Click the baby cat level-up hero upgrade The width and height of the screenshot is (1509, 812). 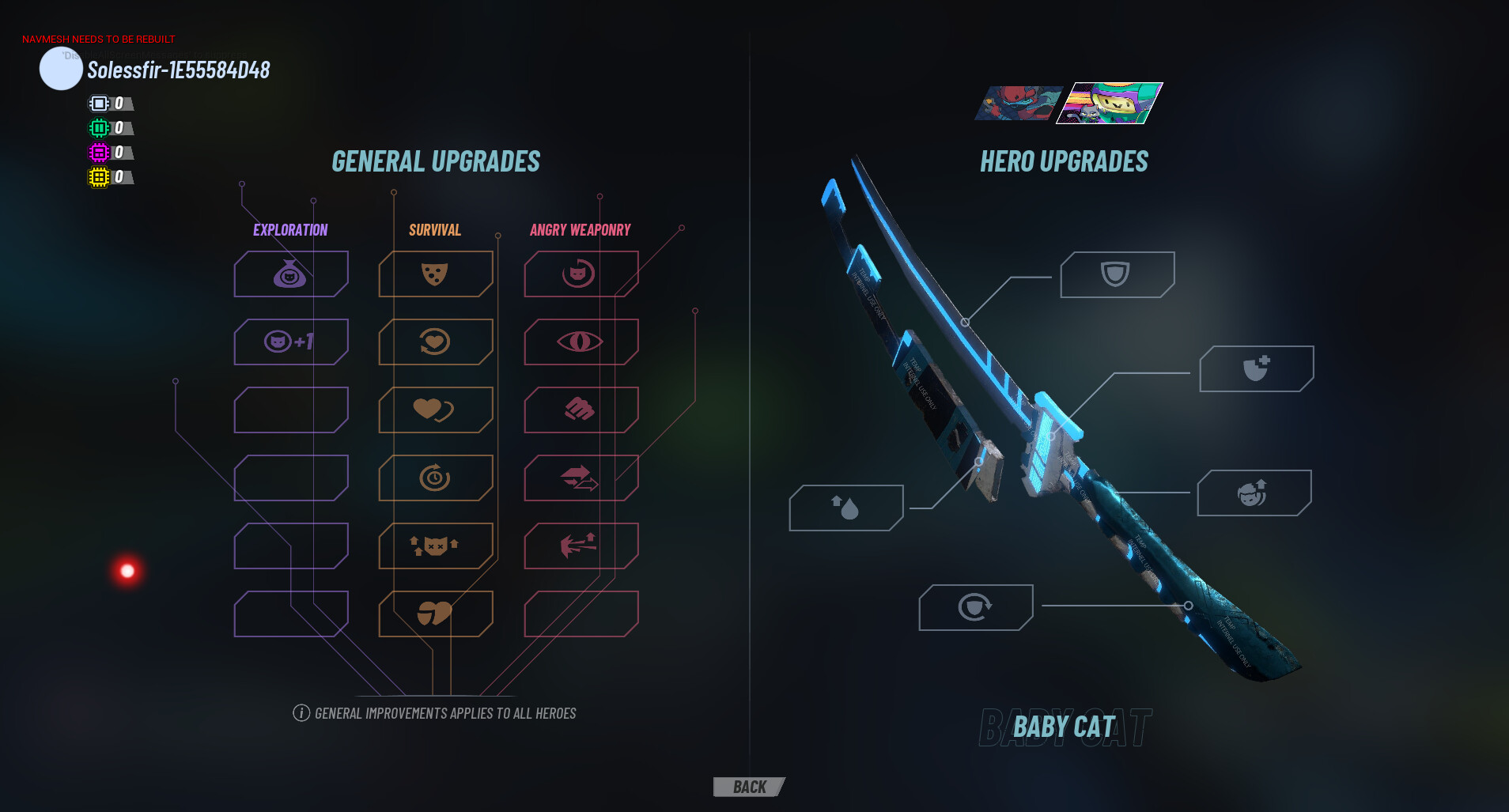(x=1254, y=493)
